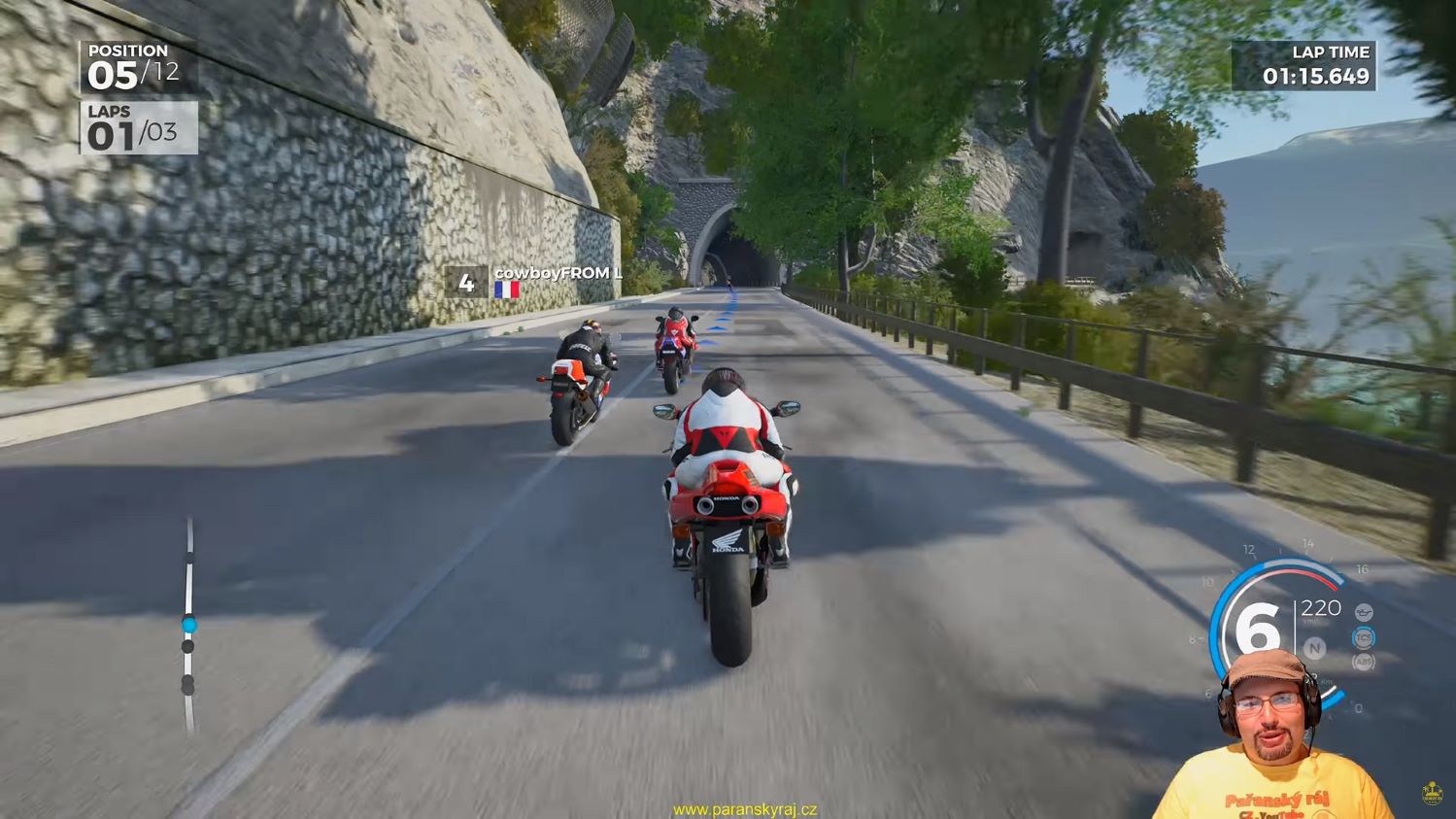Click the yellow channel logo watermark

(x=1431, y=793)
